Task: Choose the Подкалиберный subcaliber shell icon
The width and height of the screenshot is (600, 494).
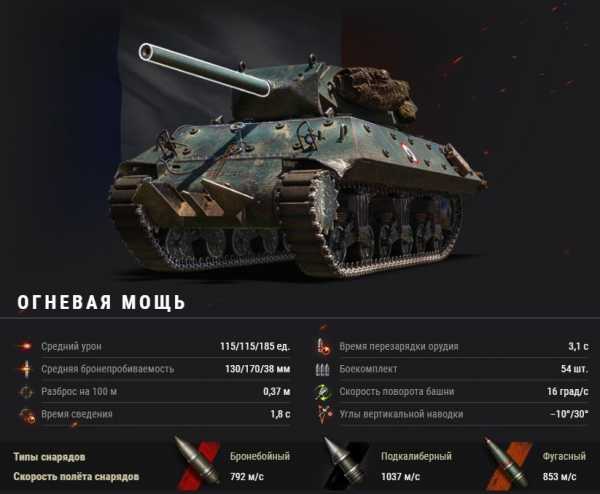Action: pyautogui.click(x=341, y=463)
